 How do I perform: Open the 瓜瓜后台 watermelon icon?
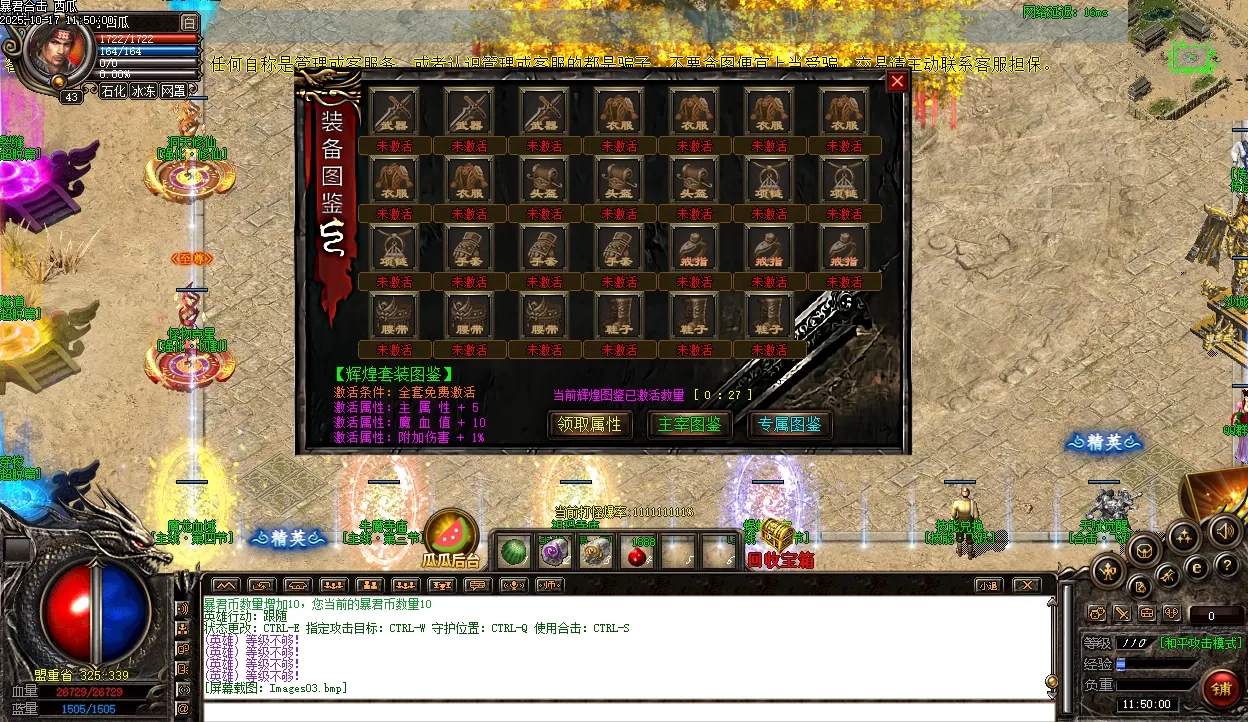tap(450, 536)
